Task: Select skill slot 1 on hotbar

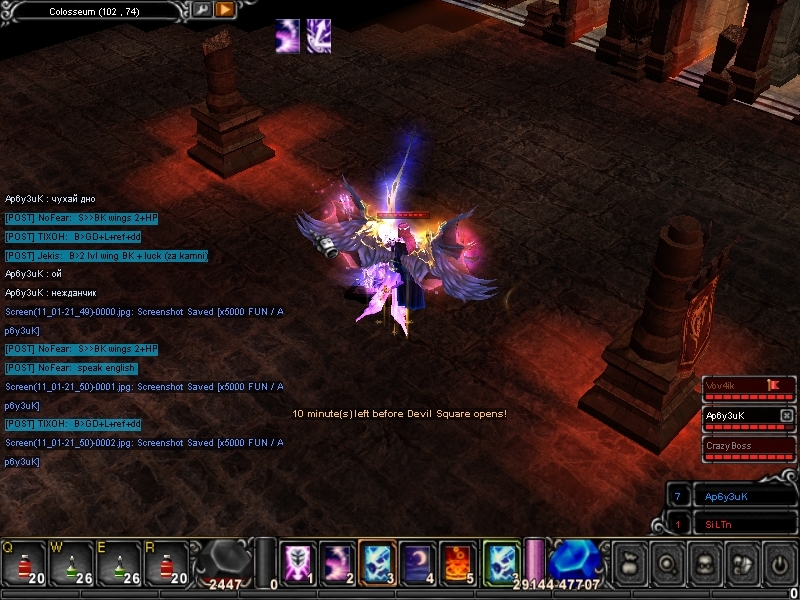Action: (x=298, y=563)
